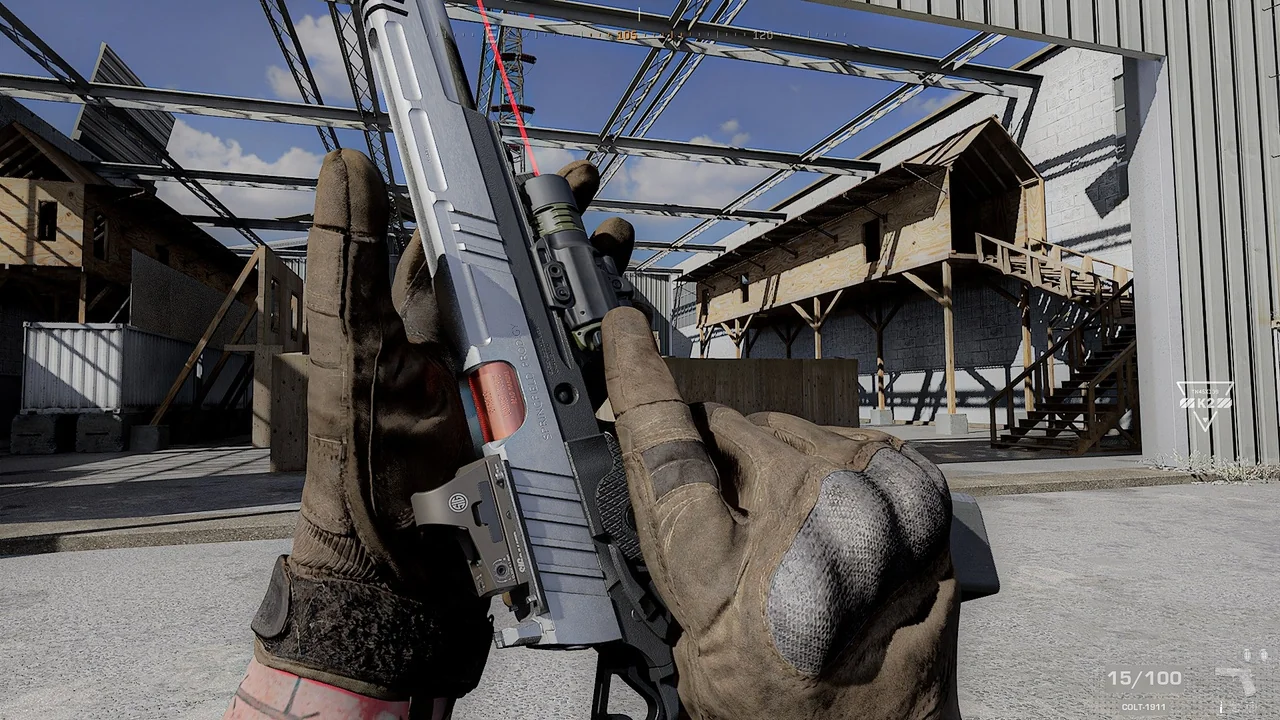Click the compass heading bar
Viewport: 1280px width, 720px height.
690,35
